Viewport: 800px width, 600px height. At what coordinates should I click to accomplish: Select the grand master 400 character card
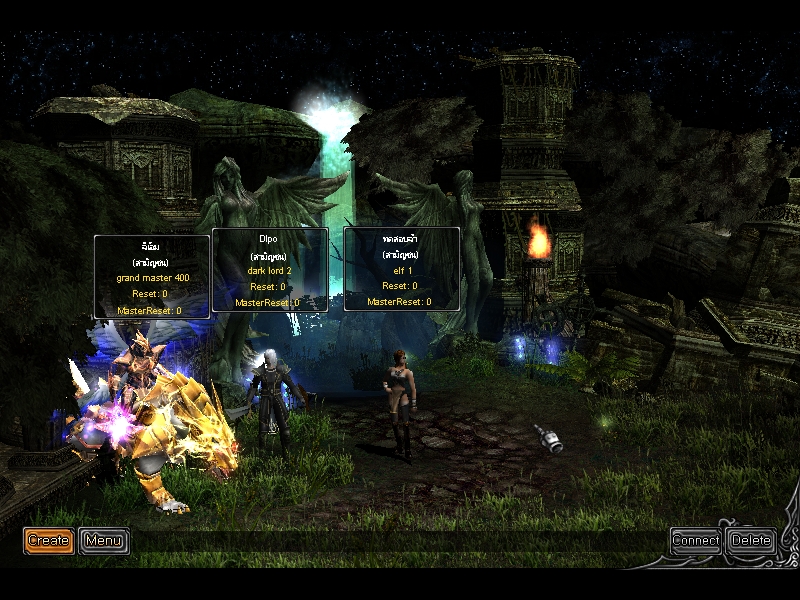click(152, 277)
